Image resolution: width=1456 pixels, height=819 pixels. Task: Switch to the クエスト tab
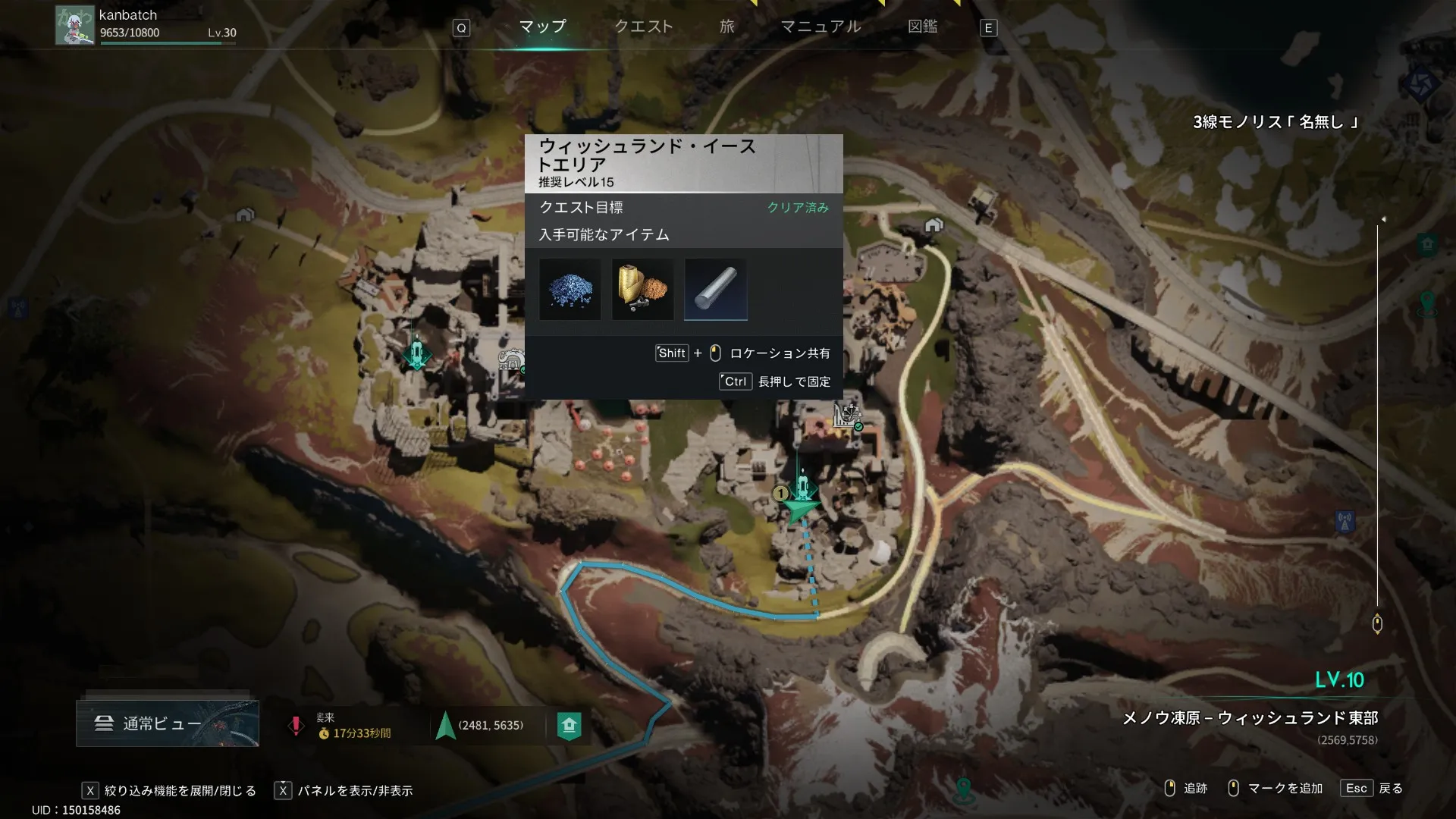point(643,27)
